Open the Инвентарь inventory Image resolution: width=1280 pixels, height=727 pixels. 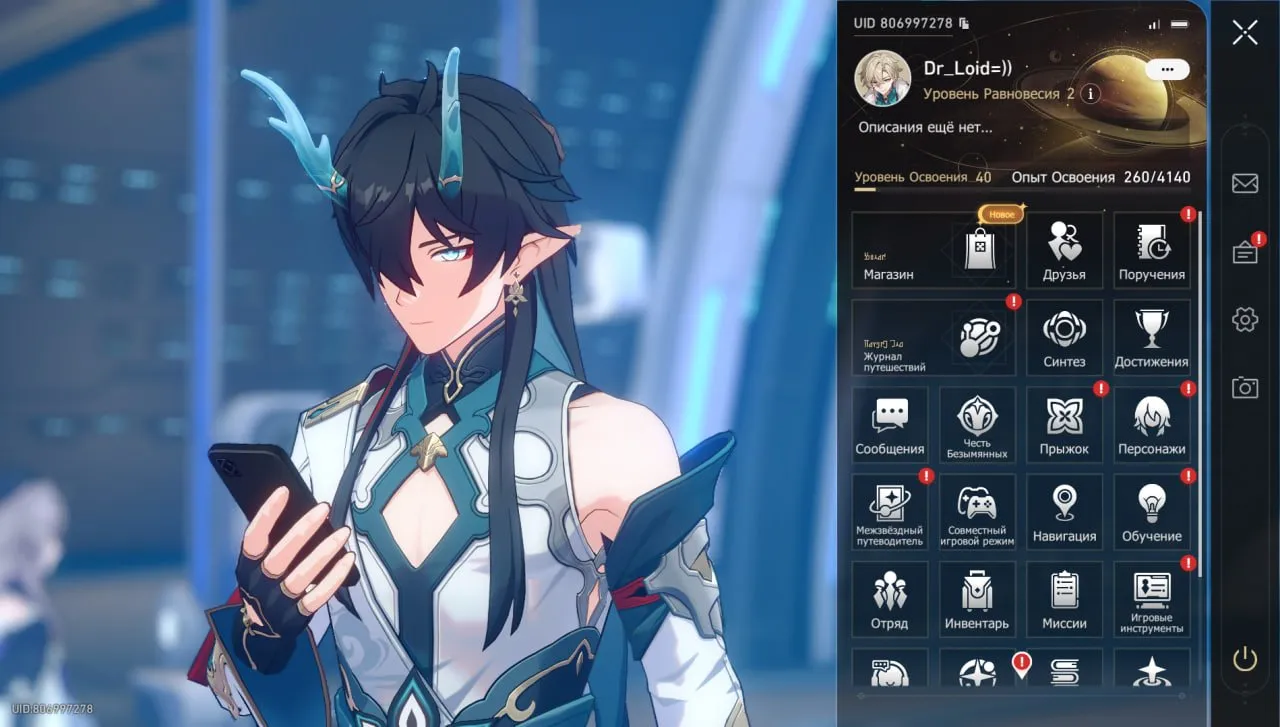(x=977, y=599)
